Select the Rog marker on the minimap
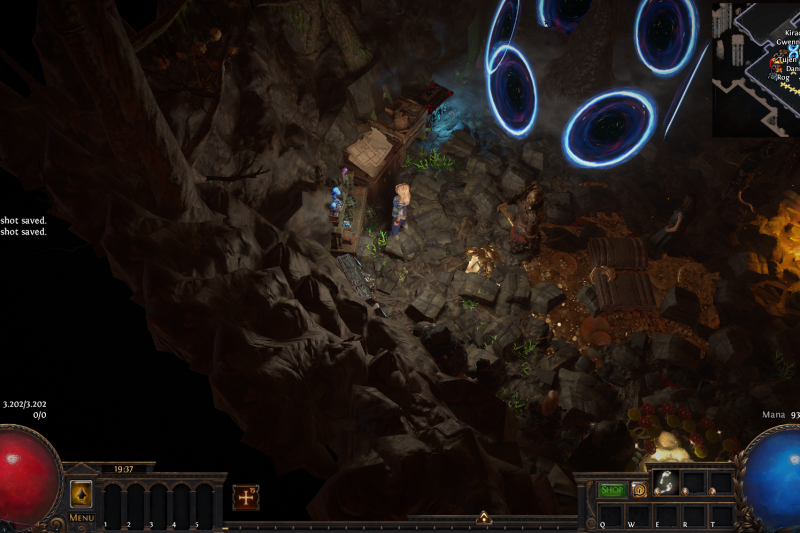Screen dimensions: 800x533 pyautogui.click(x=782, y=77)
